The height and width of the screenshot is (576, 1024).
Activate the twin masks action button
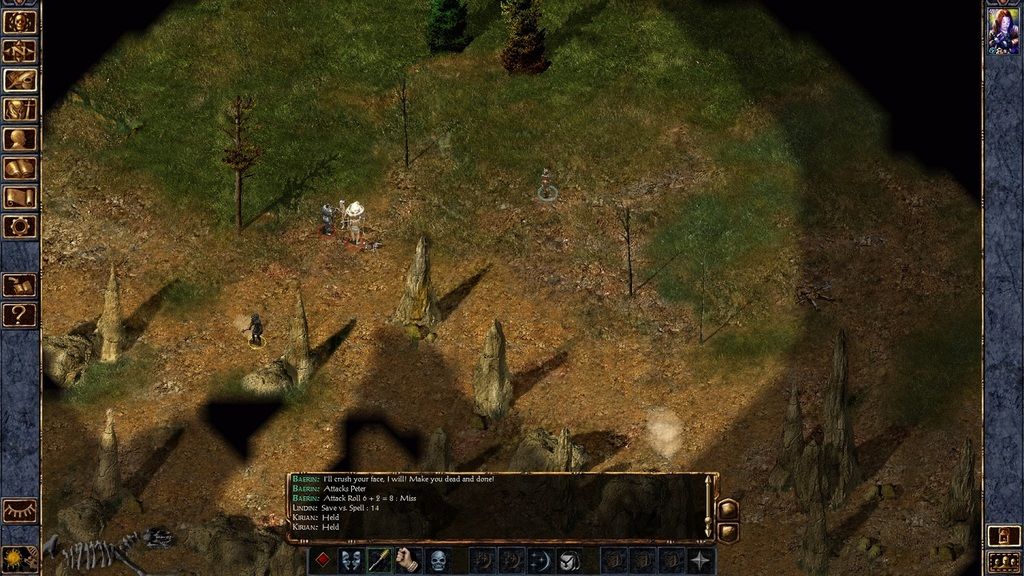[350, 560]
